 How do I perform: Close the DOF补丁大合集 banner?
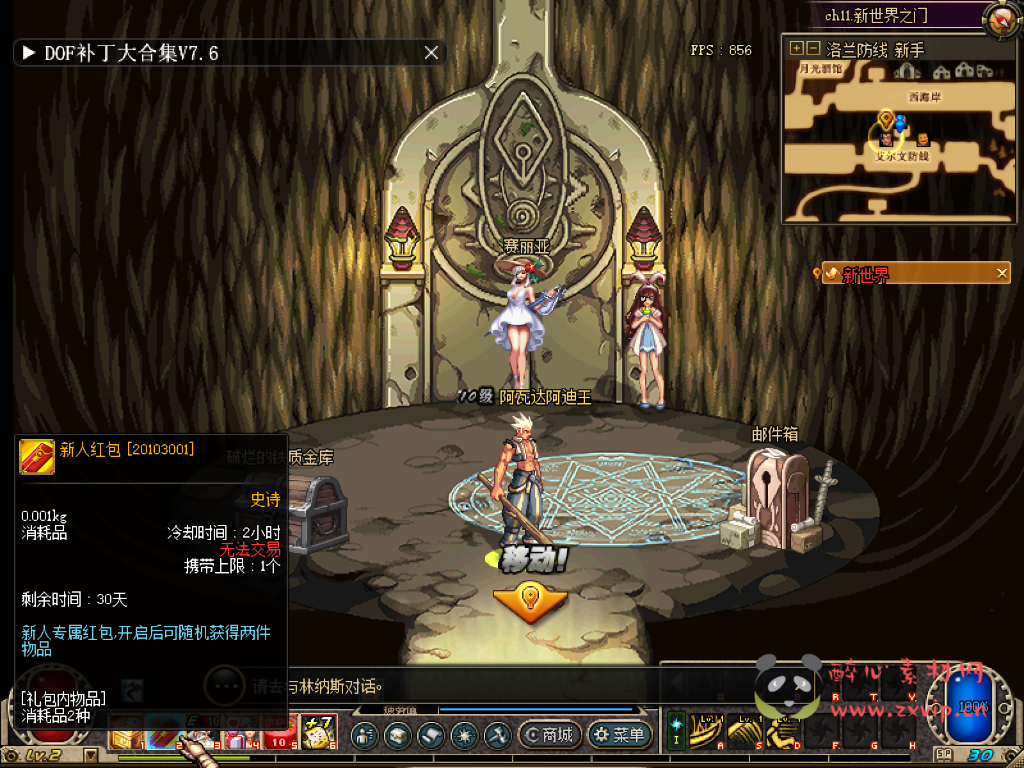pyautogui.click(x=431, y=53)
